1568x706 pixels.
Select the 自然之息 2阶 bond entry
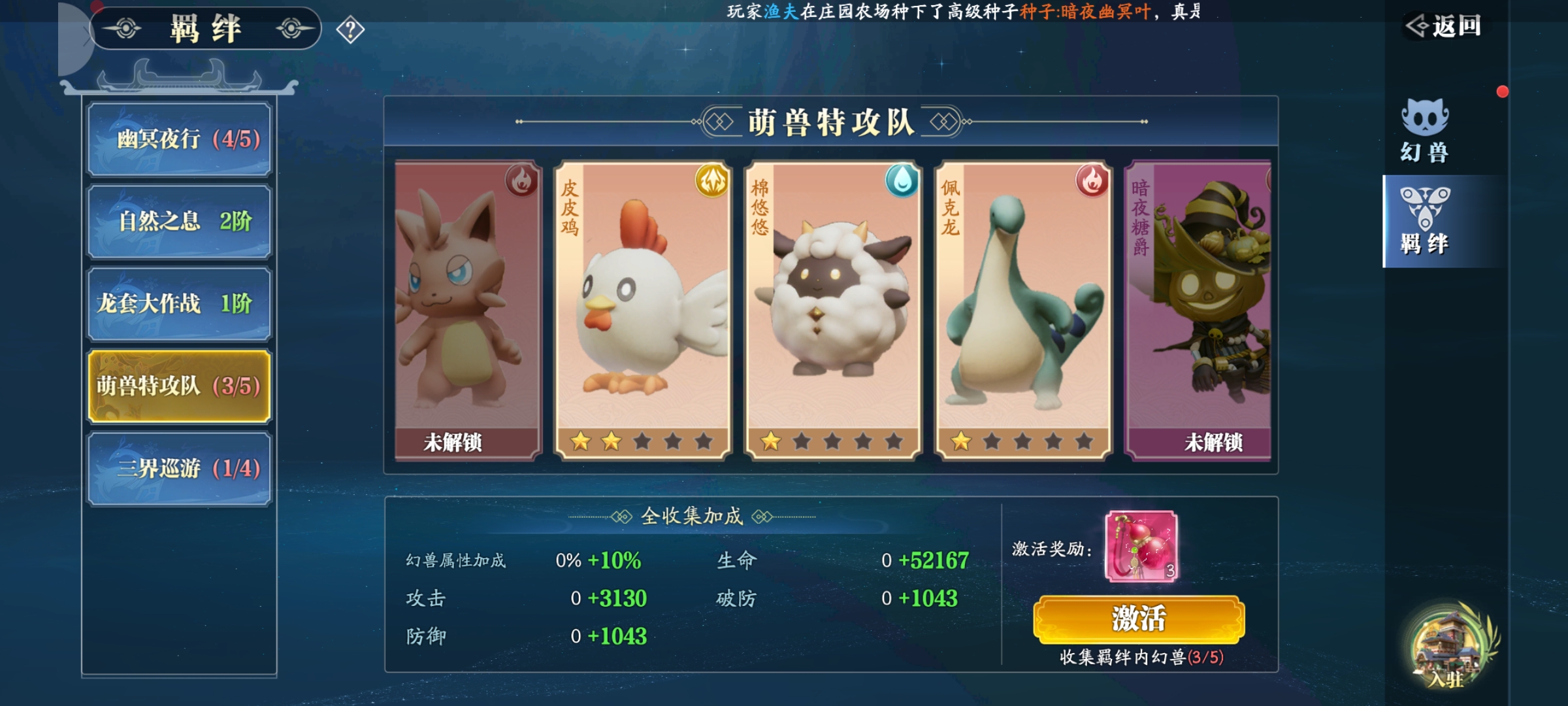(179, 222)
